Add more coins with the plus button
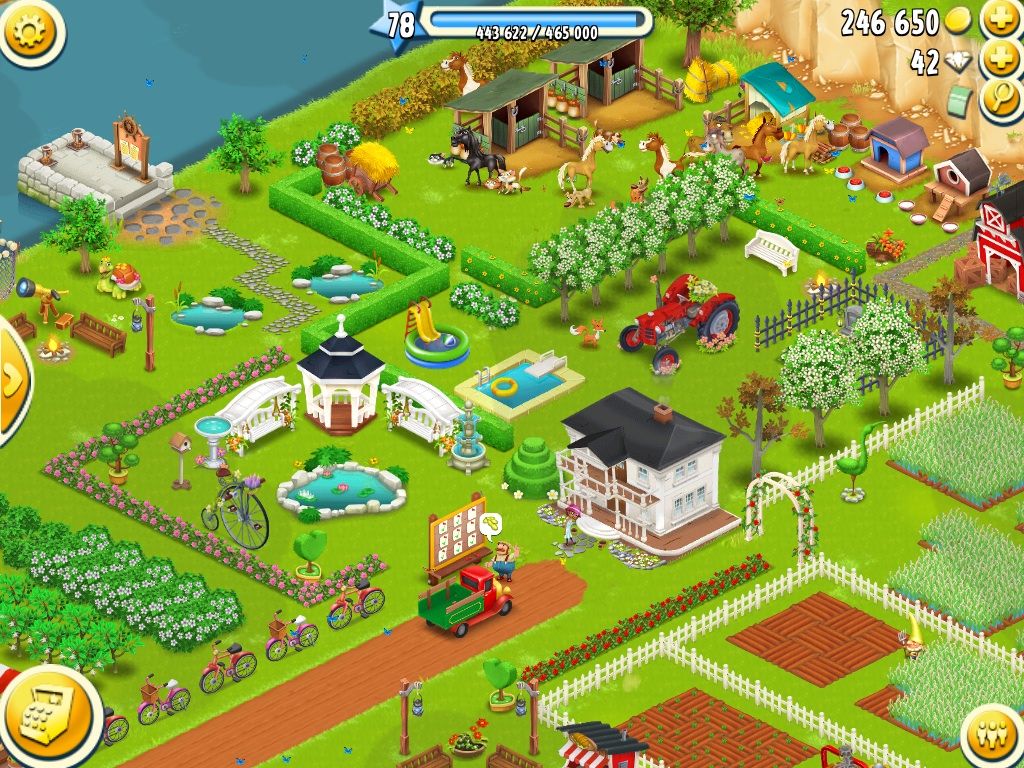Viewport: 1024px width, 768px height. point(1001,19)
